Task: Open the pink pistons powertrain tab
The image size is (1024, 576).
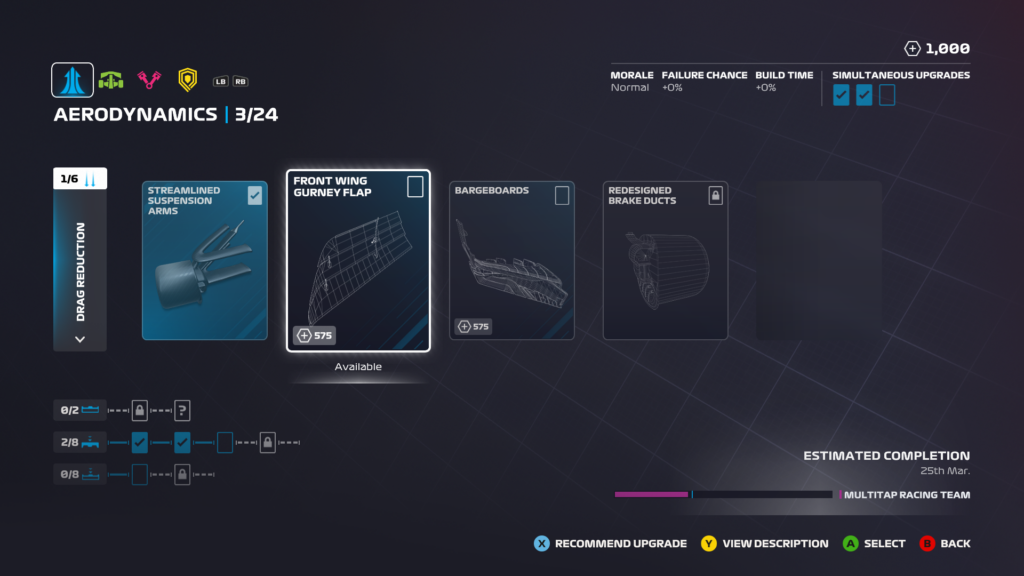Action: tap(149, 80)
